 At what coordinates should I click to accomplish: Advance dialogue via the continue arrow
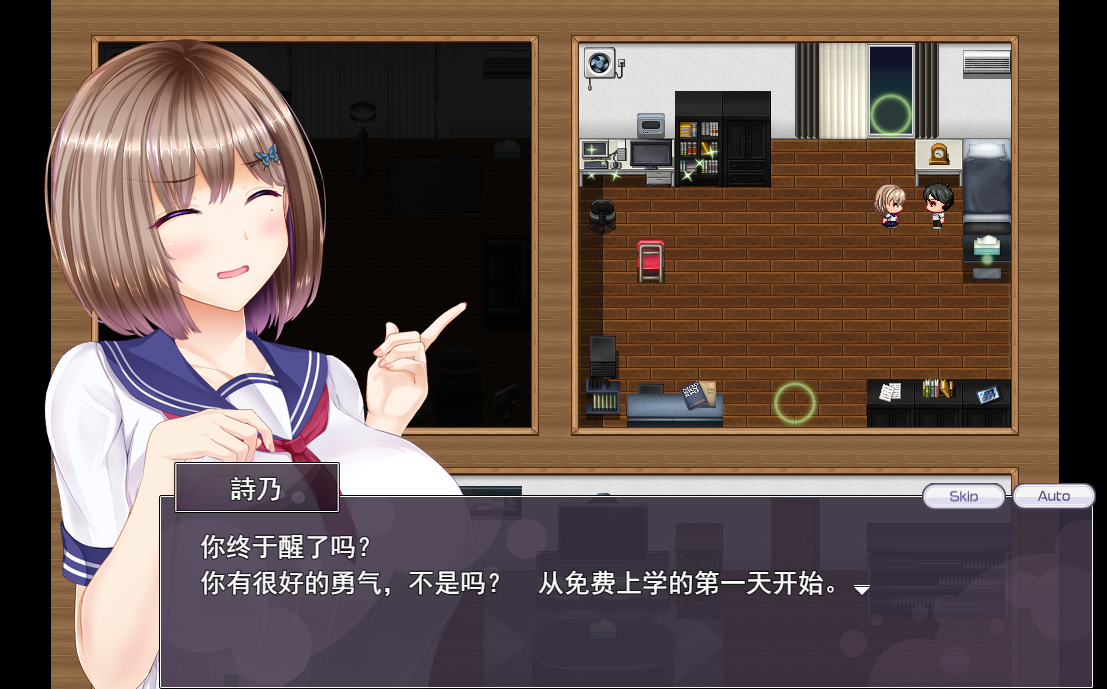861,590
